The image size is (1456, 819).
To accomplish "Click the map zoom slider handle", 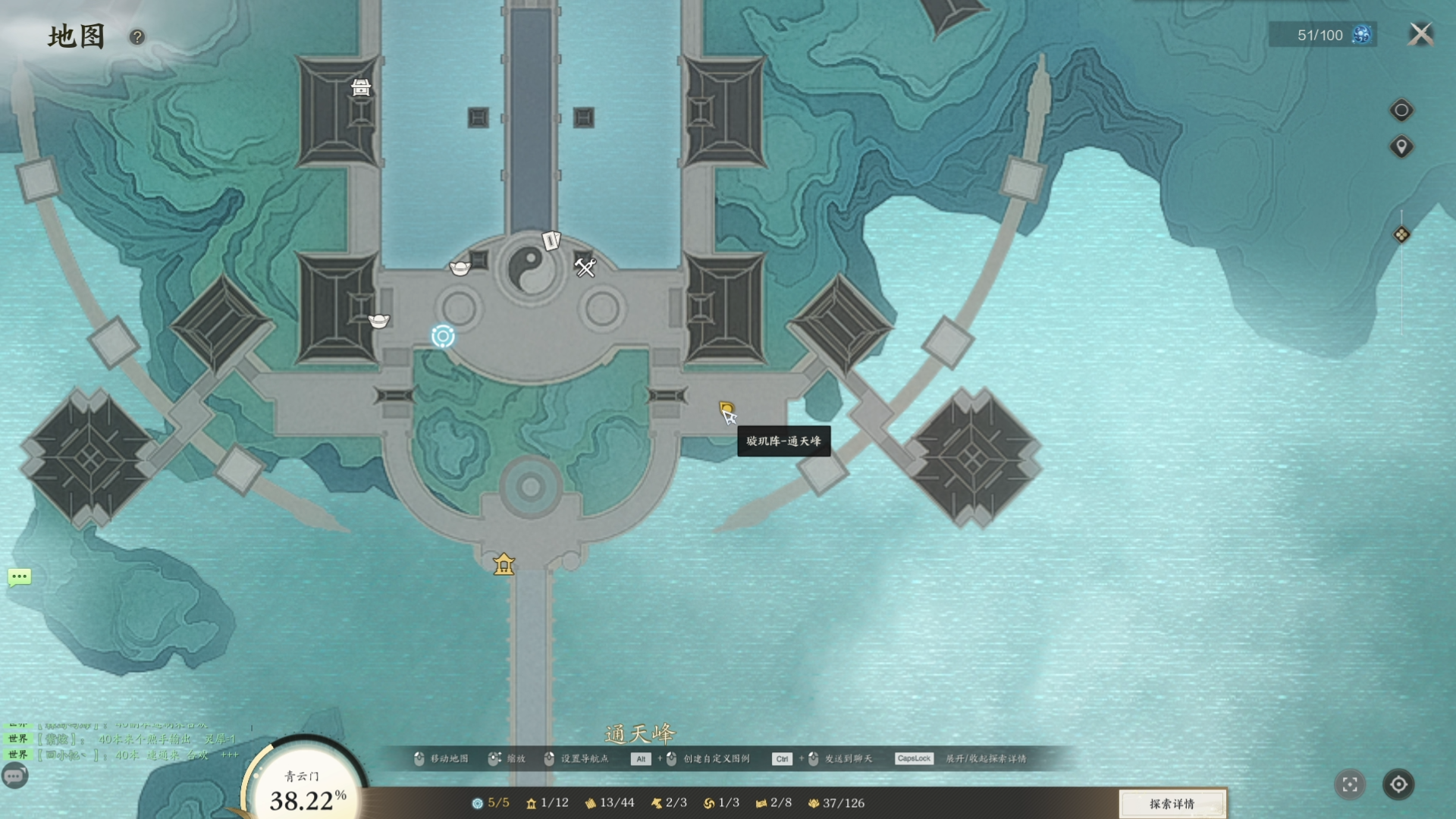I will 1401,235.
